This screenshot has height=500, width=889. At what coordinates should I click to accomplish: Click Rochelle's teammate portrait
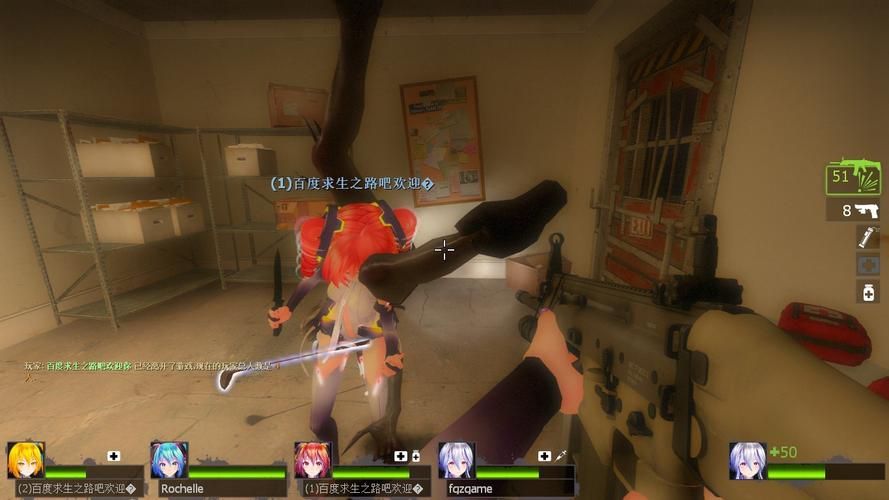(x=169, y=460)
